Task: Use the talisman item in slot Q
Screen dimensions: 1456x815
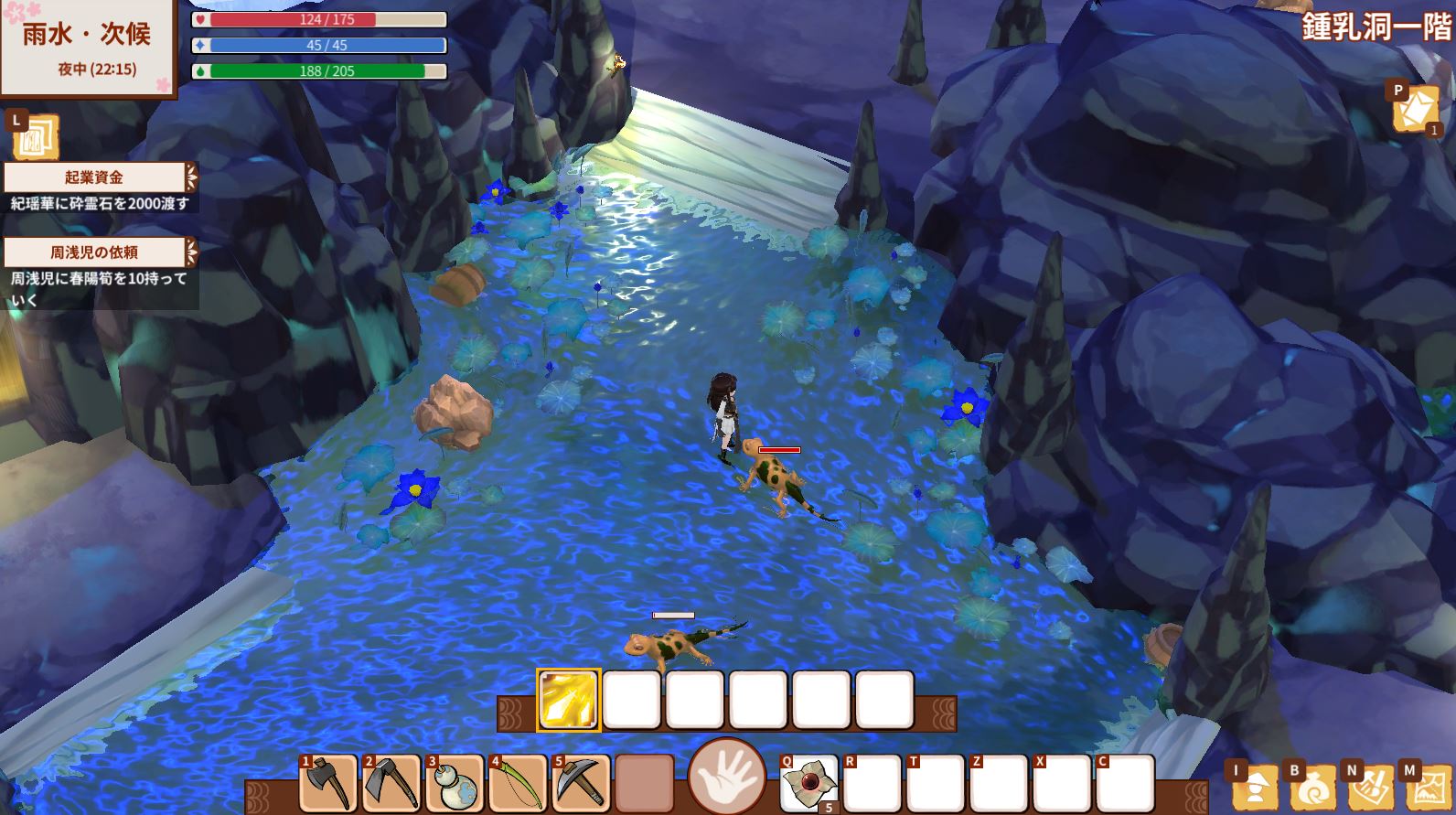Action: tap(809, 784)
